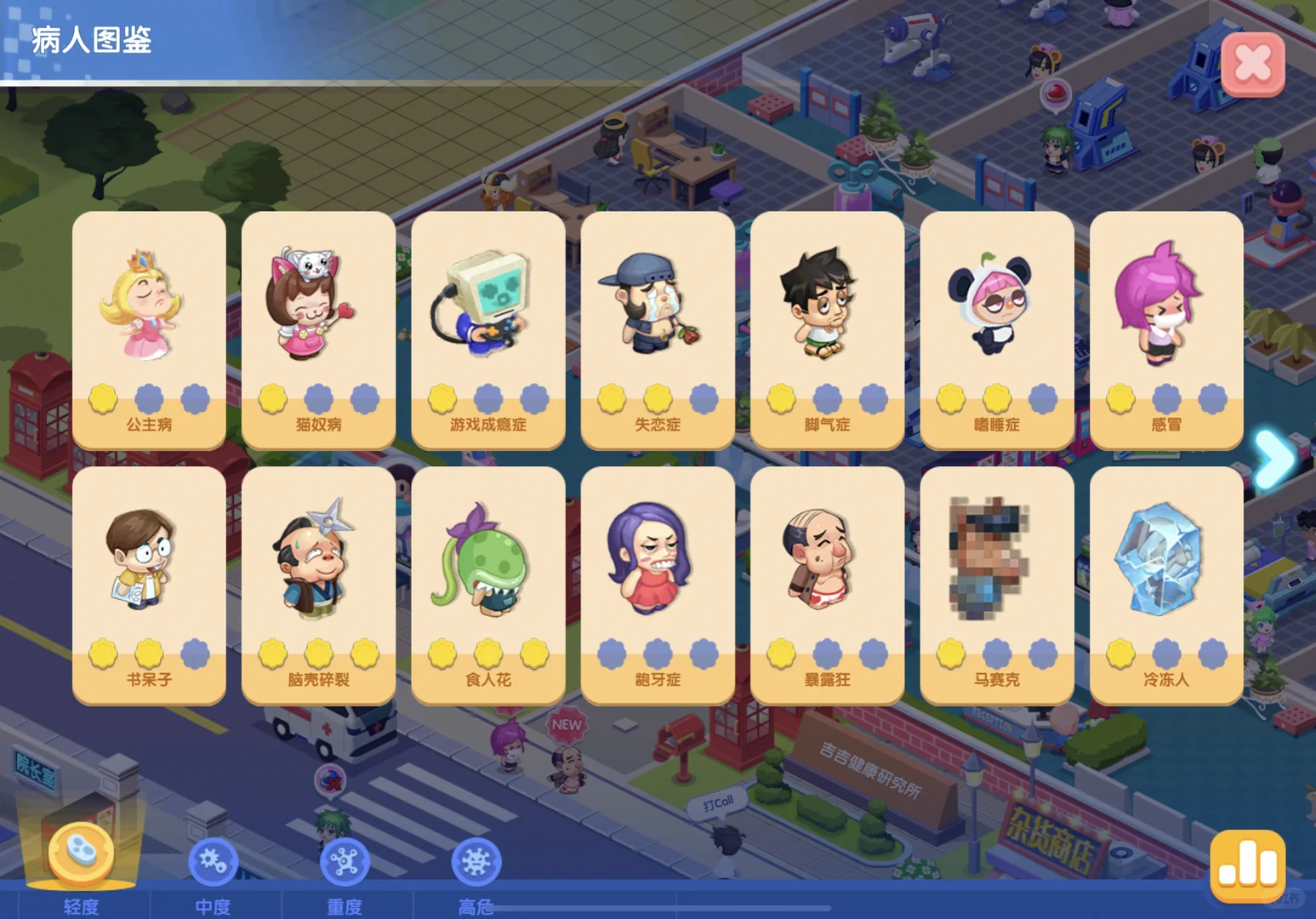The height and width of the screenshot is (919, 1316).
Task: Open the 猫奴病 patient card
Action: click(x=318, y=329)
